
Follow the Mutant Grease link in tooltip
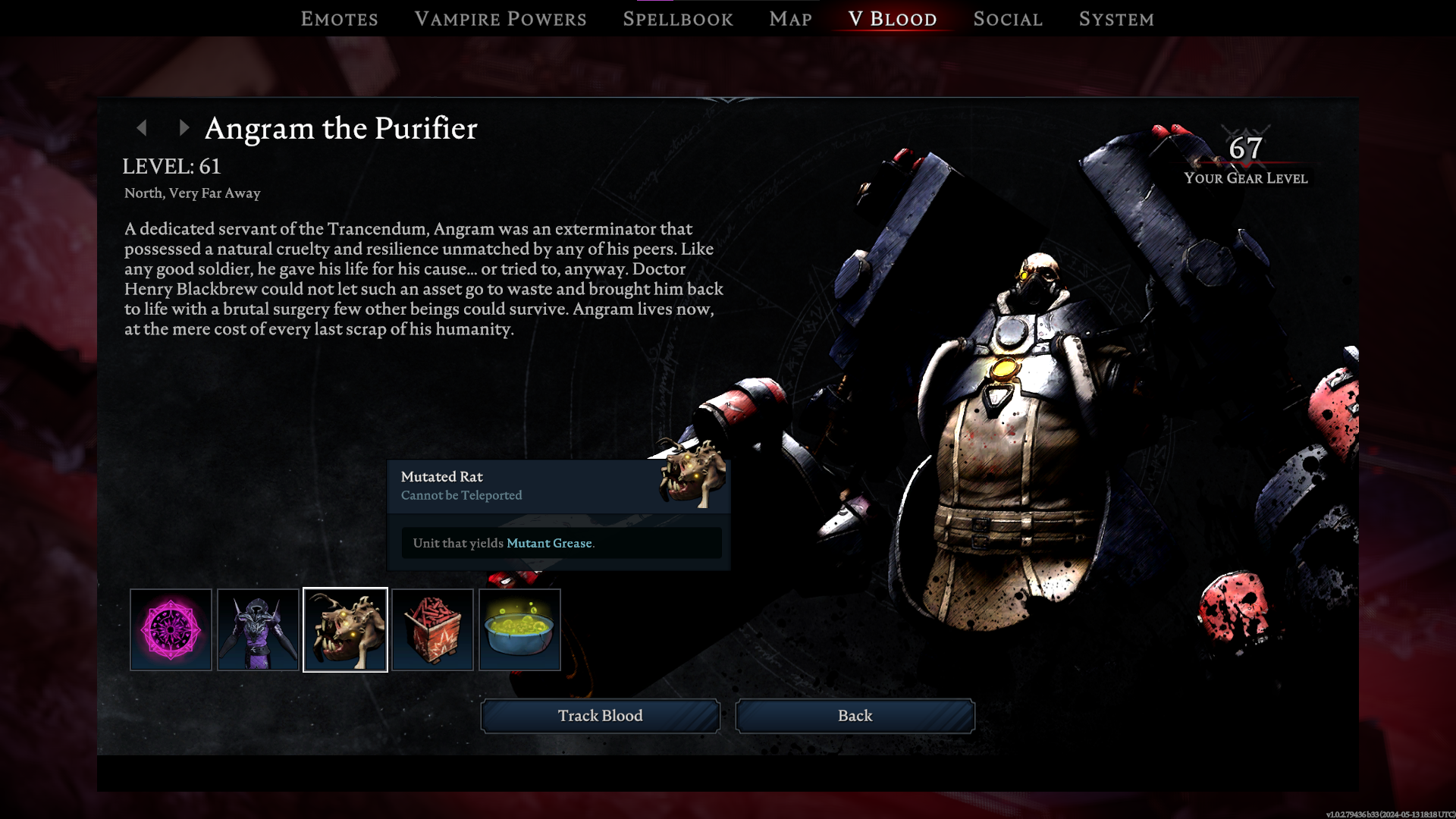pos(549,543)
